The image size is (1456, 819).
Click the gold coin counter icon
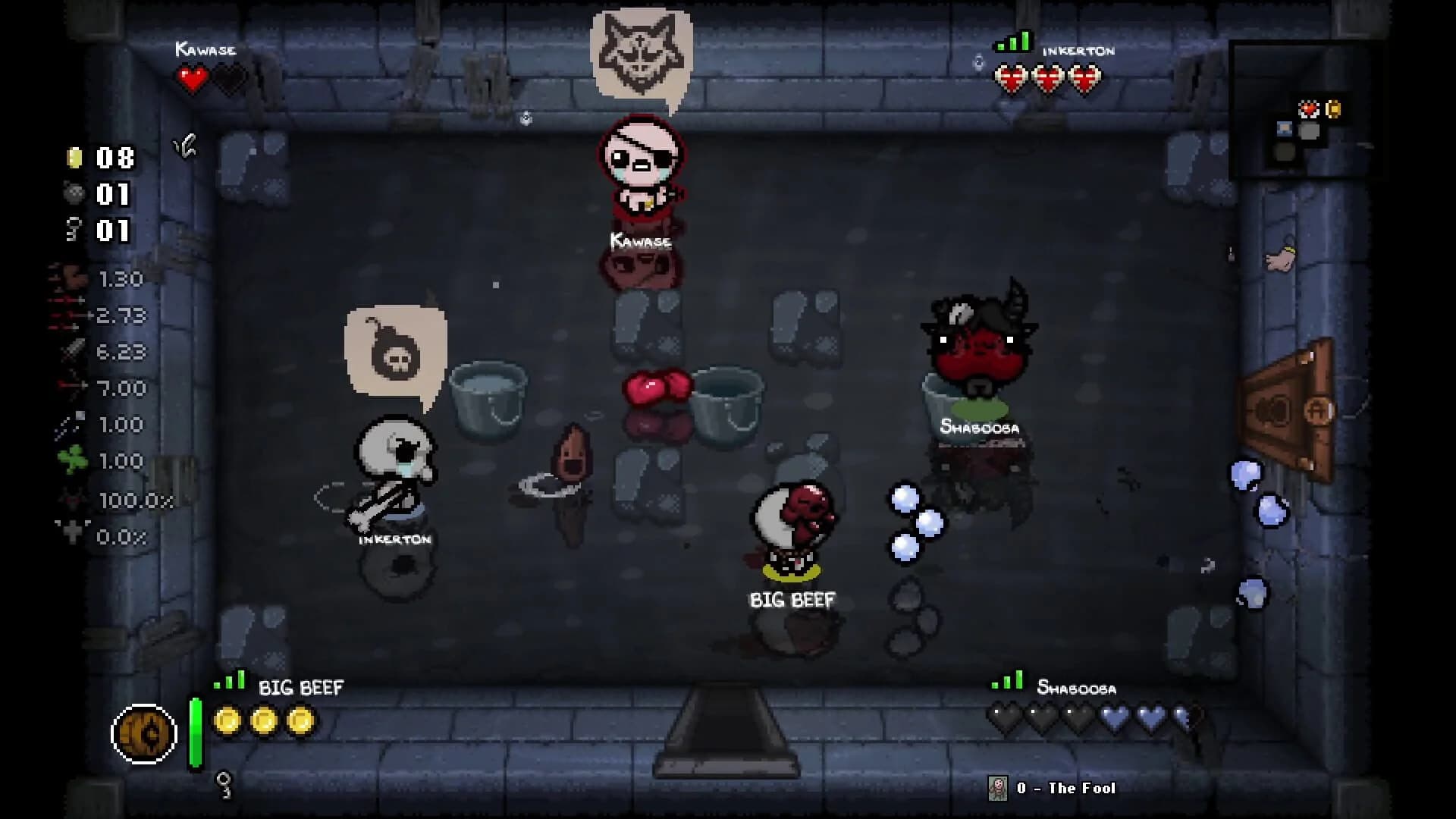[74, 158]
